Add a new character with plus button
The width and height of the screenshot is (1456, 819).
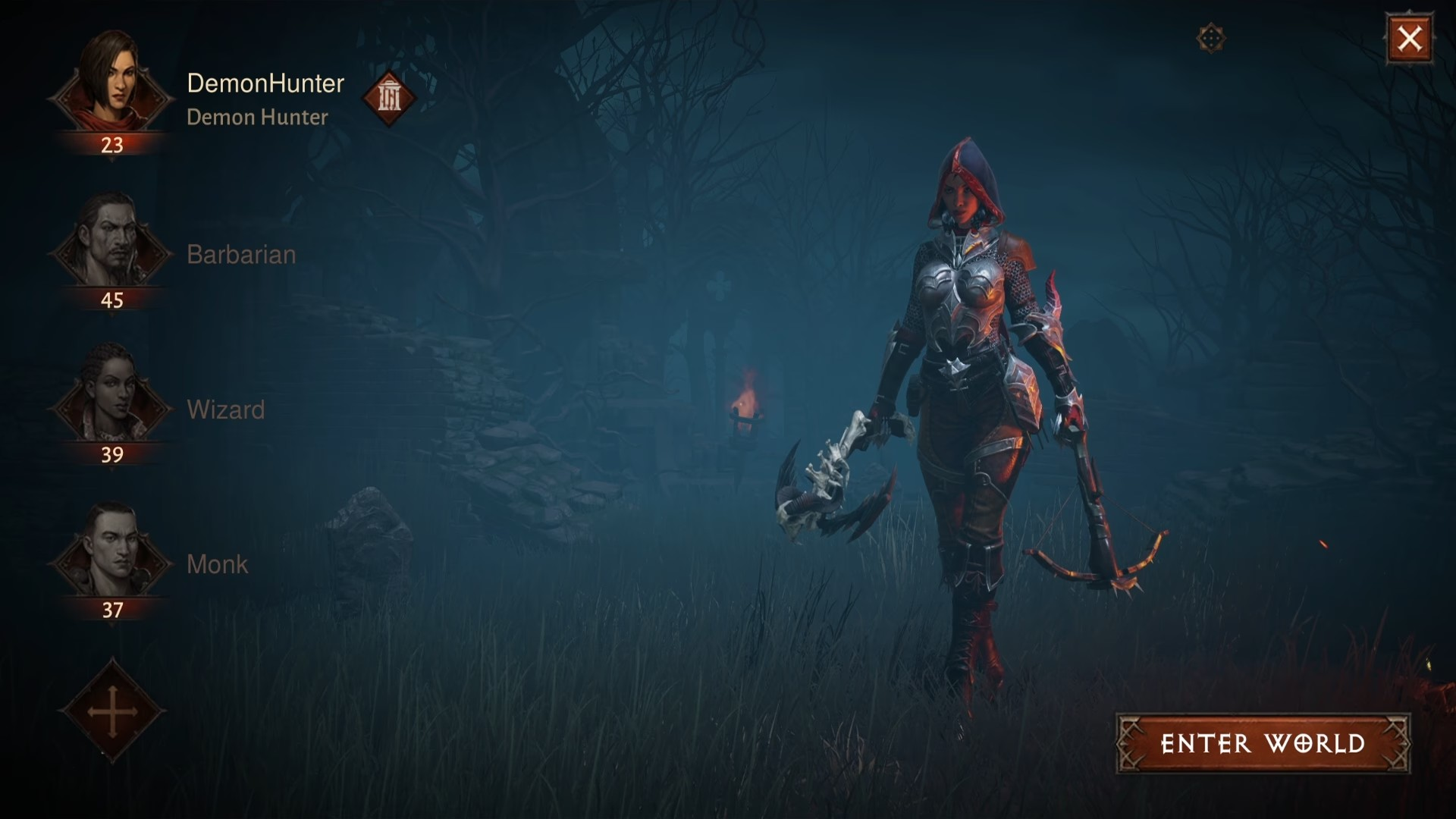(x=112, y=711)
